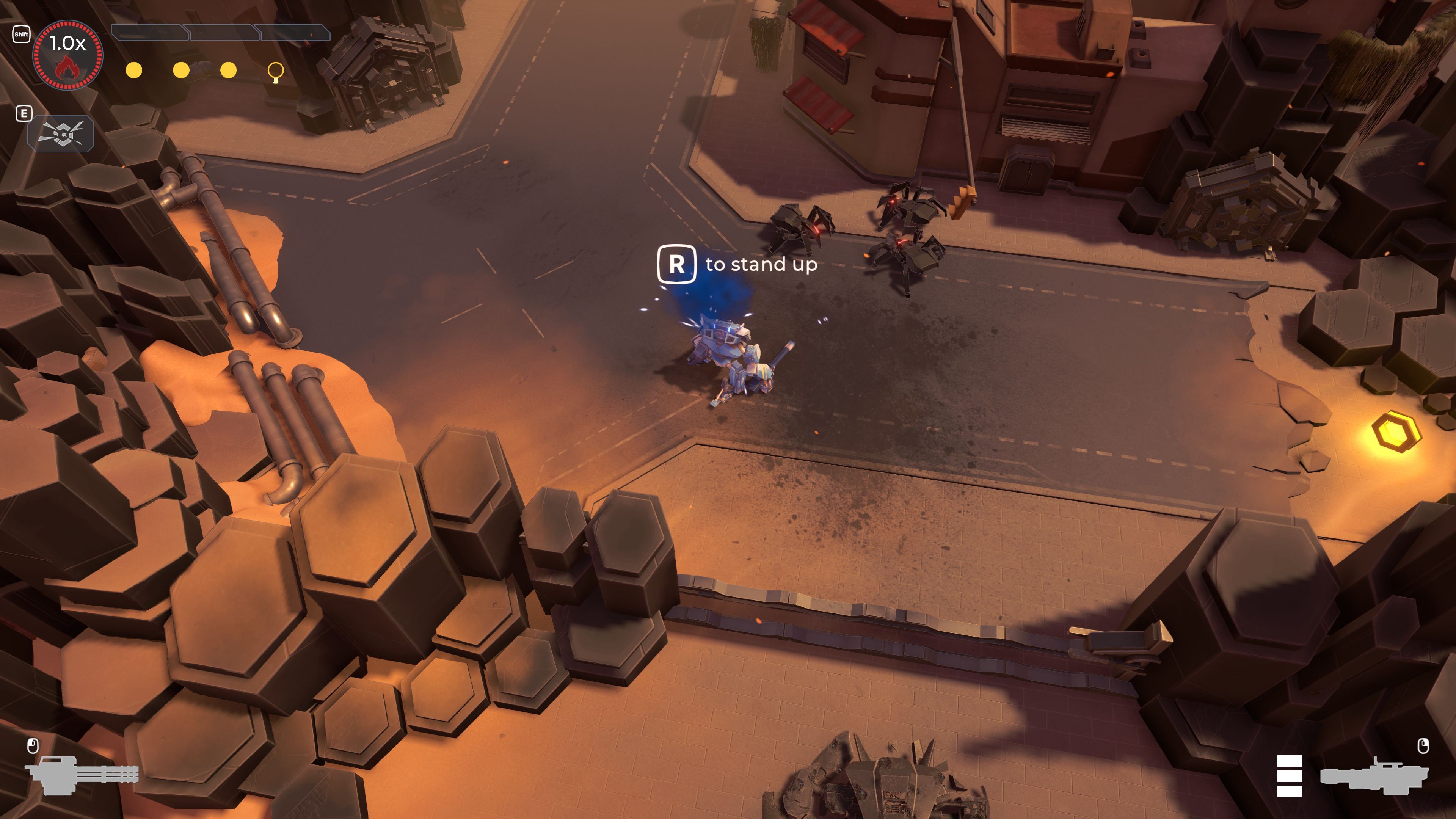Select the minigun weapon icon
This screenshot has width=1456, height=819.
coord(83,774)
